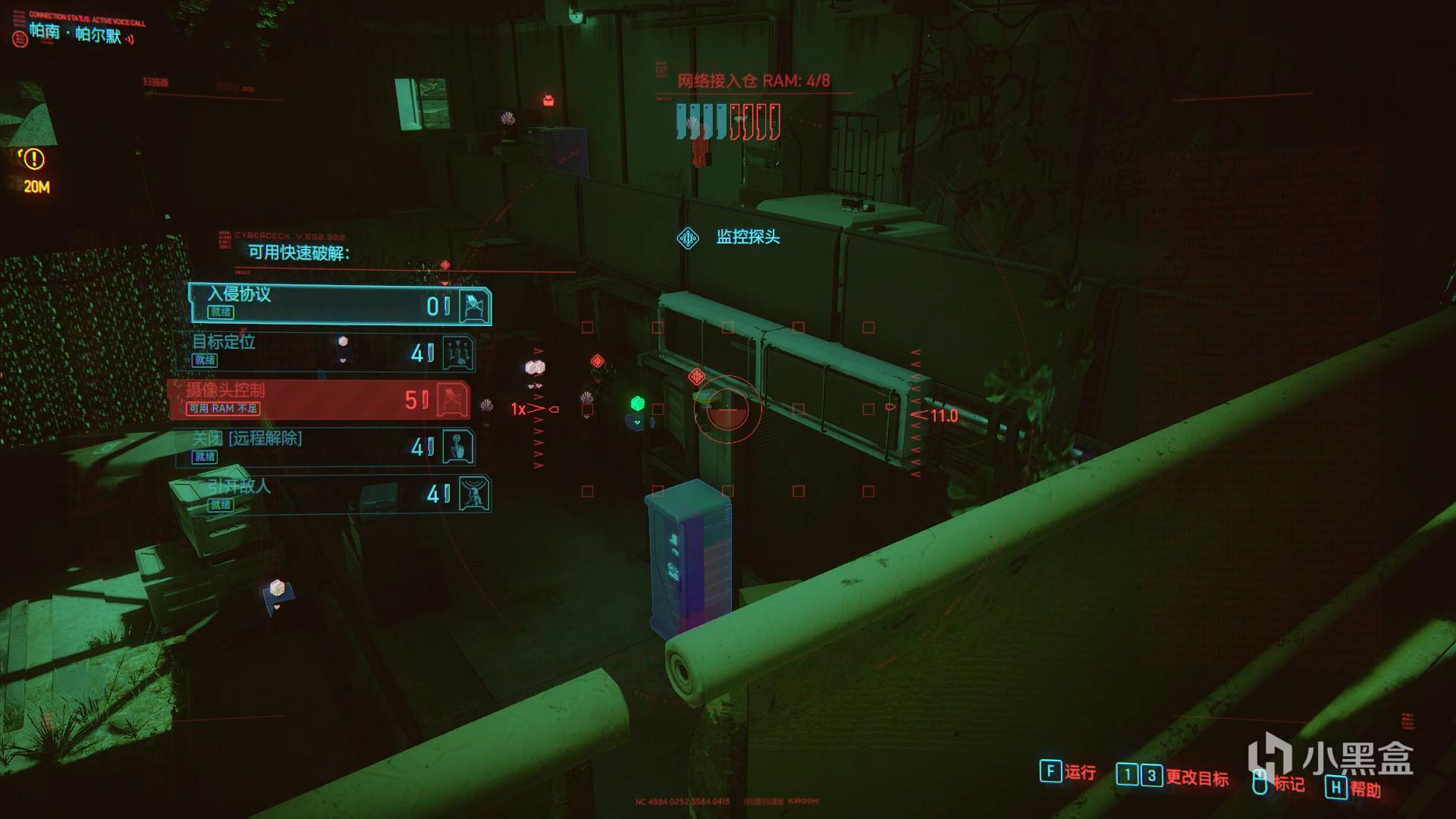
Task: Activate the 引开敌人 quickhack
Action: 340,494
